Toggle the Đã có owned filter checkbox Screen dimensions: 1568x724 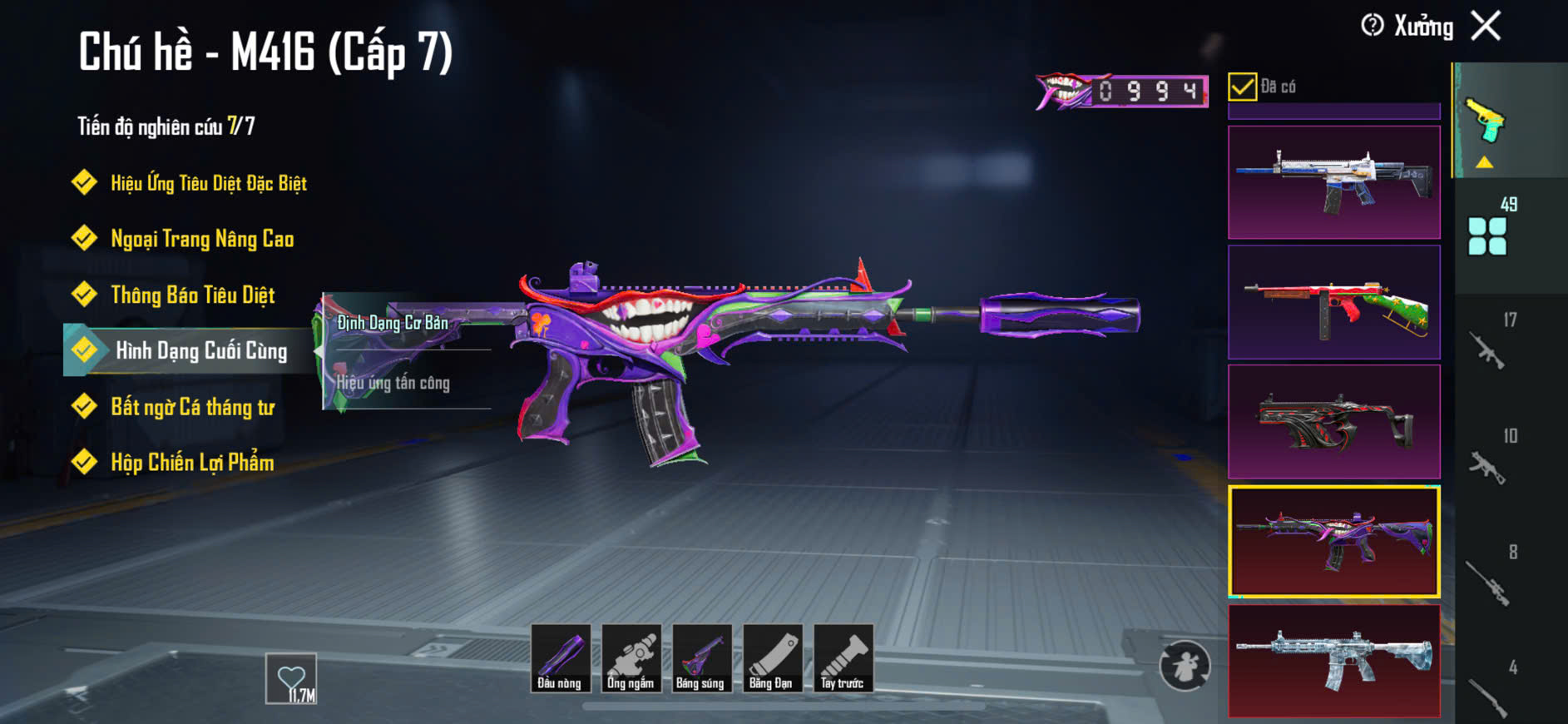coord(1242,87)
